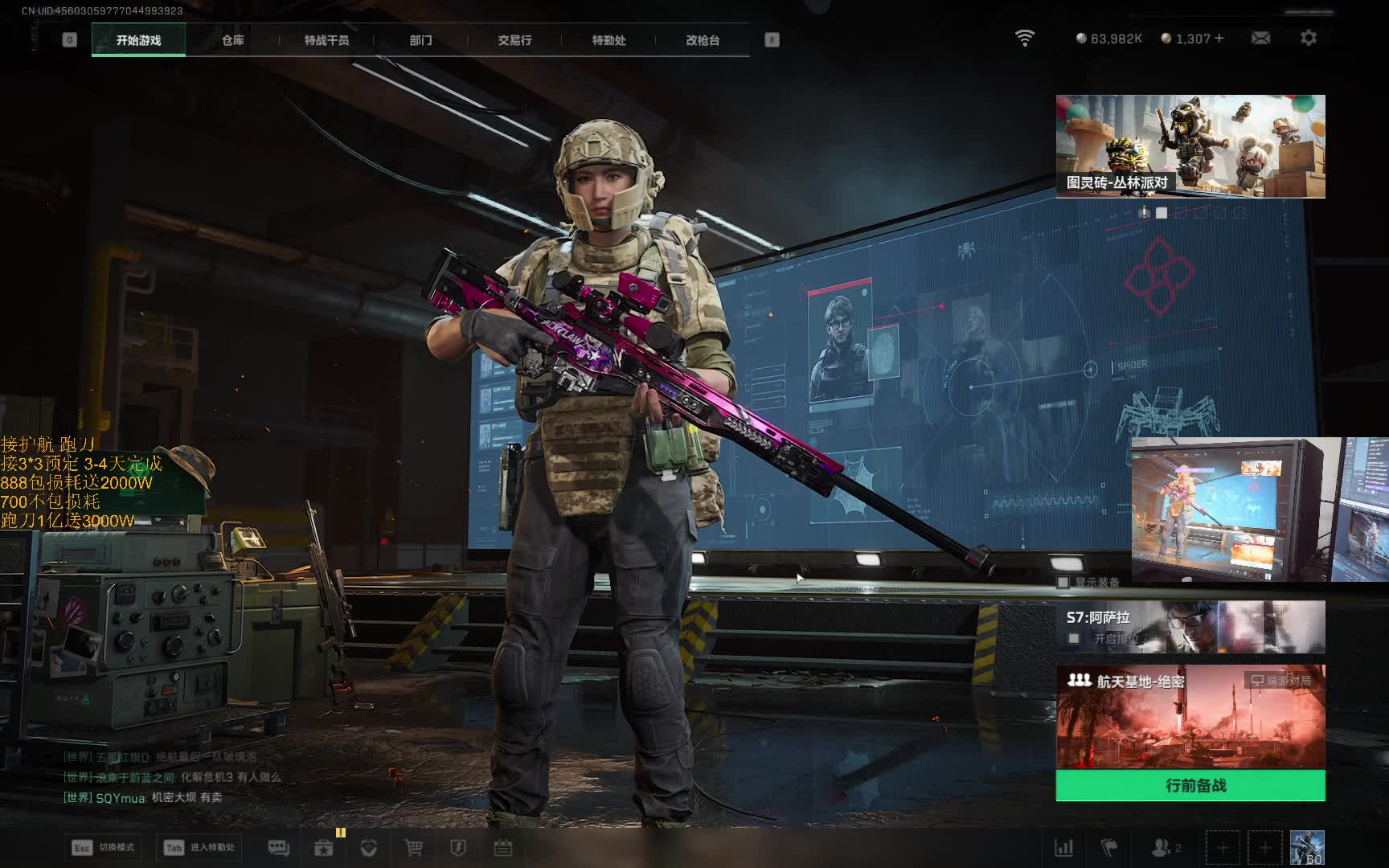Open the calendar events icon
Viewport: 1389px width, 868px height.
(x=503, y=848)
